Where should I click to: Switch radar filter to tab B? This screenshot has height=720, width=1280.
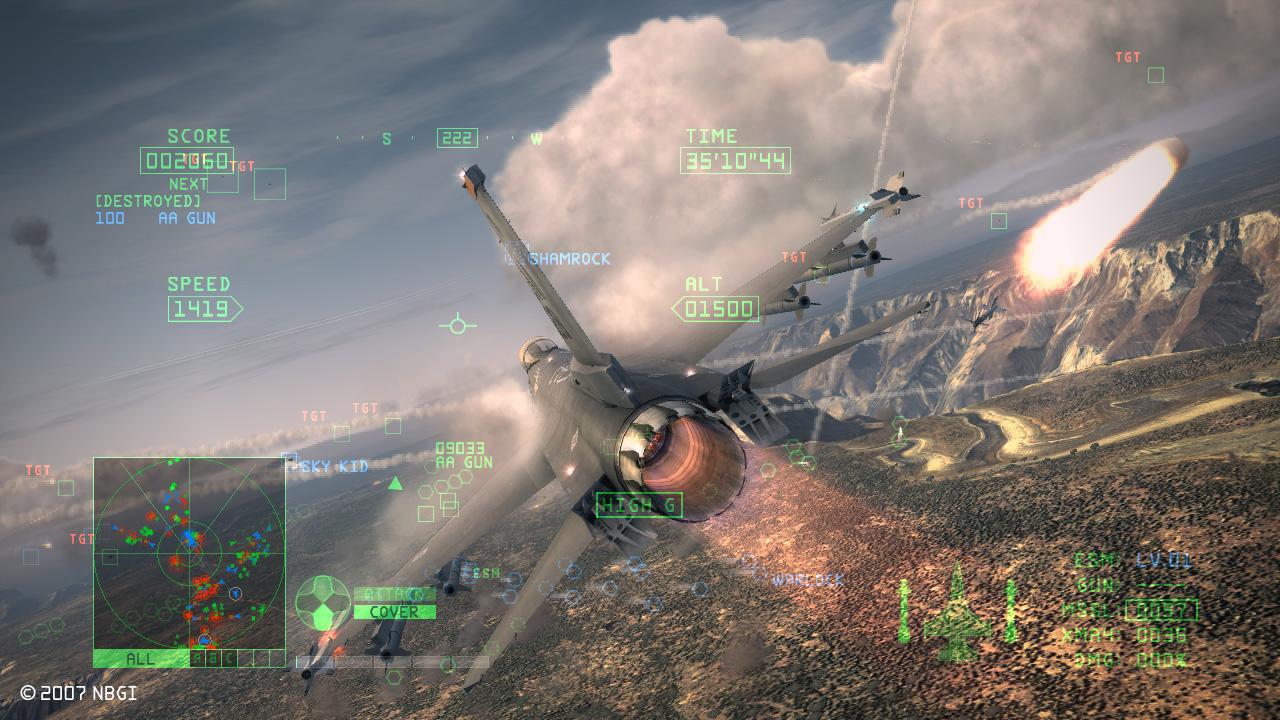pyautogui.click(x=214, y=659)
